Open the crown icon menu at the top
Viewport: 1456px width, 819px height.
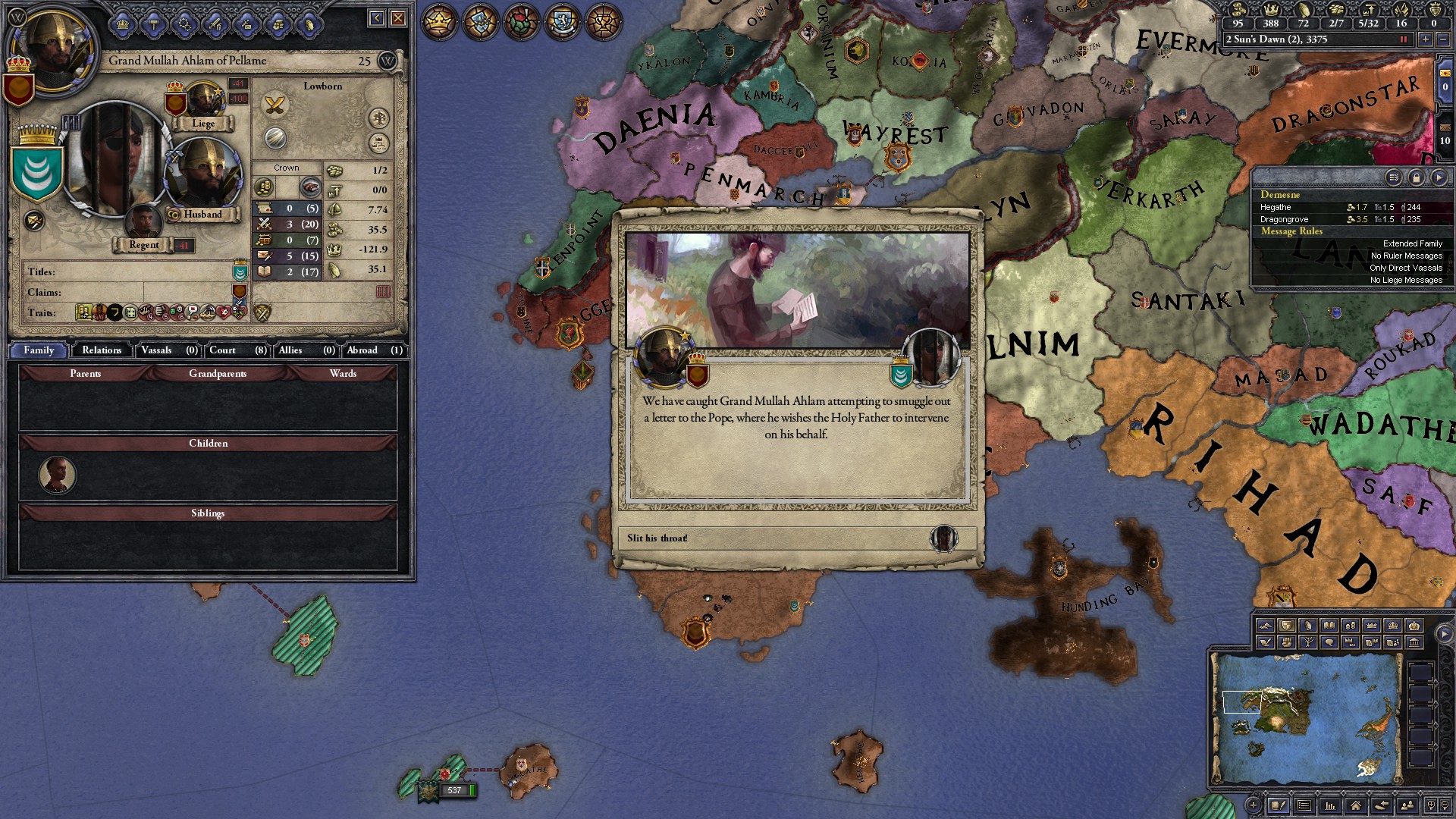[439, 21]
